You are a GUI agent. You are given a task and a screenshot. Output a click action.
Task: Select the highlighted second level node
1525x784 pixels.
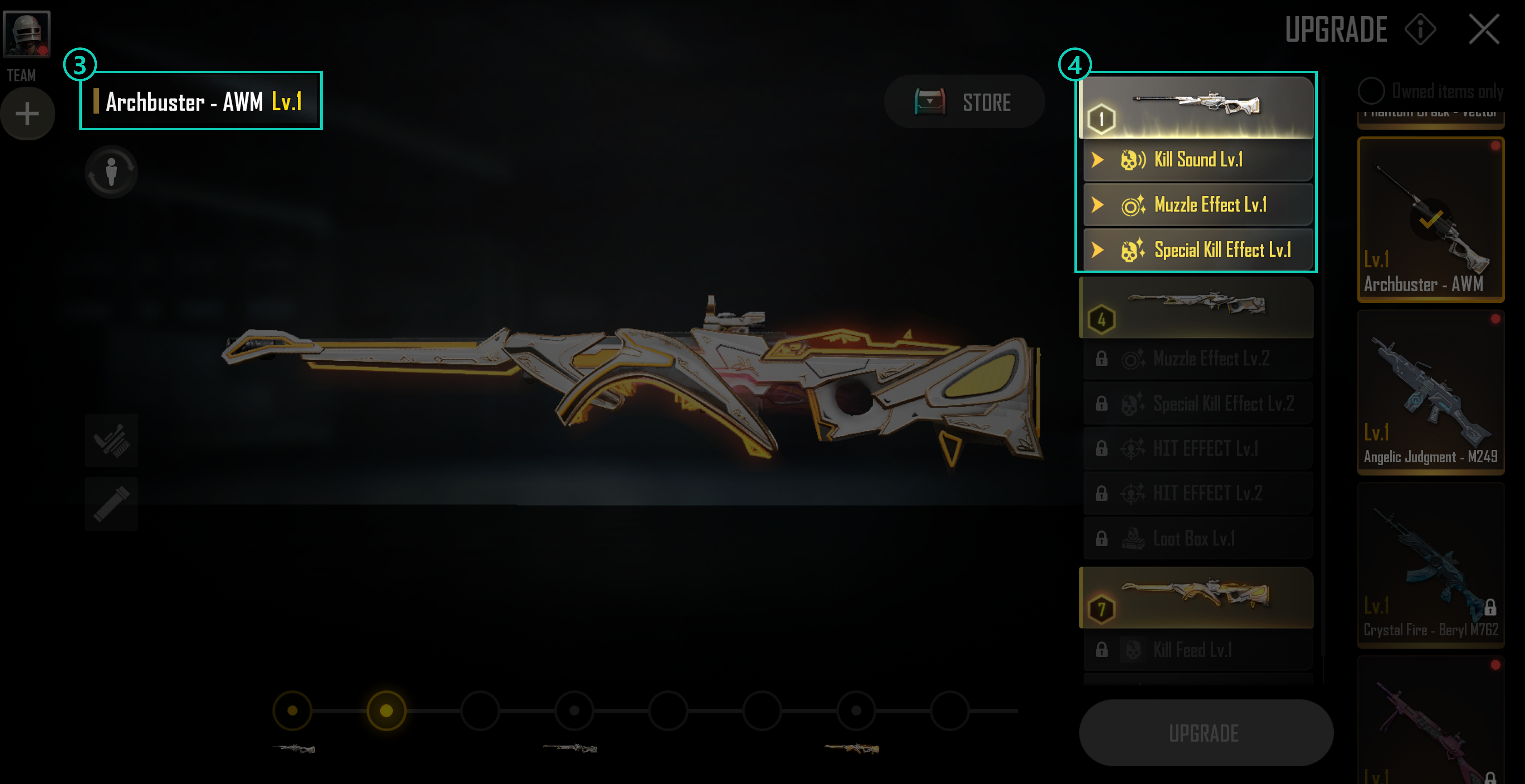(386, 711)
